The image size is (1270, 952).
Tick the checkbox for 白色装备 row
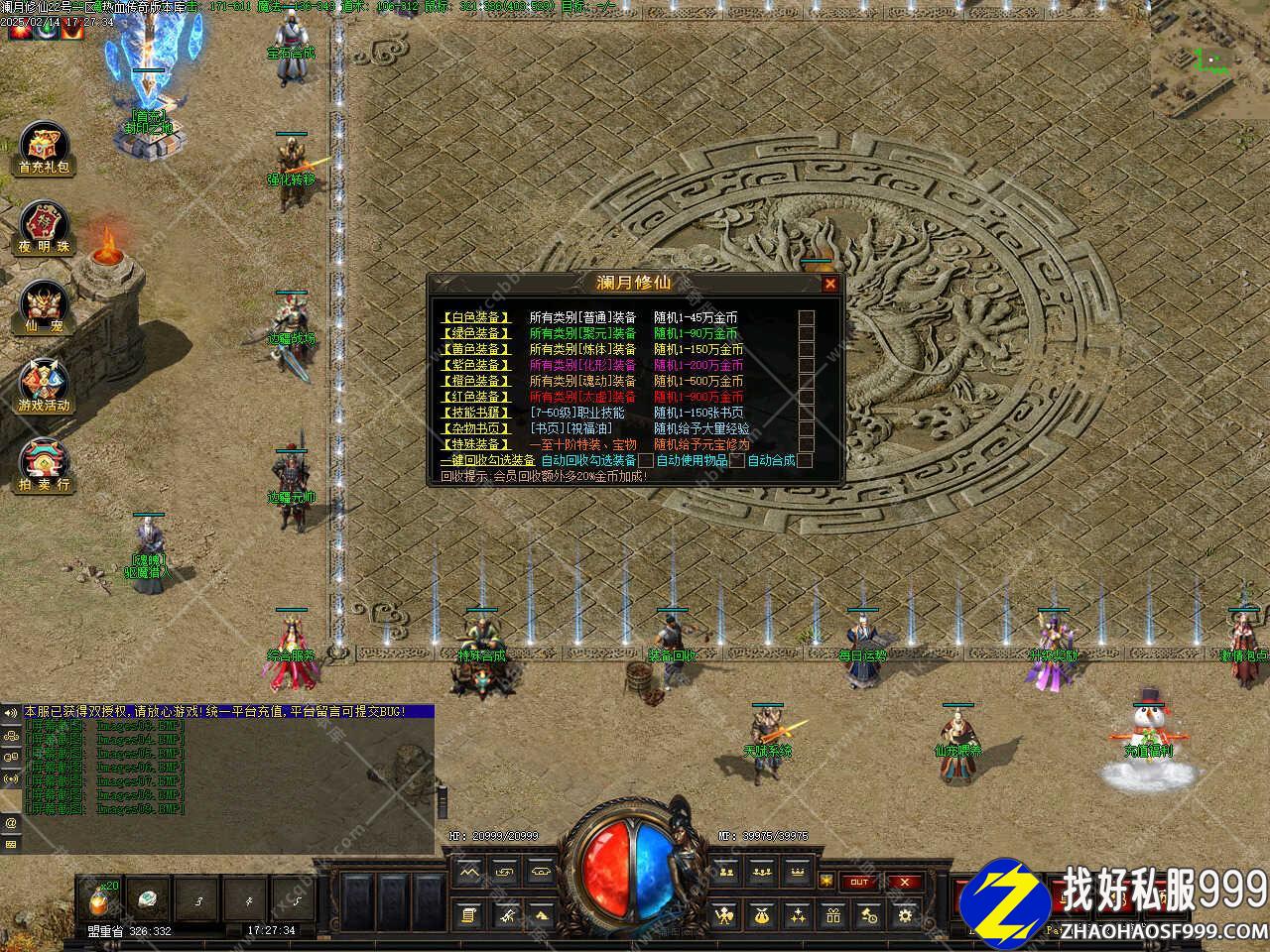coord(807,317)
